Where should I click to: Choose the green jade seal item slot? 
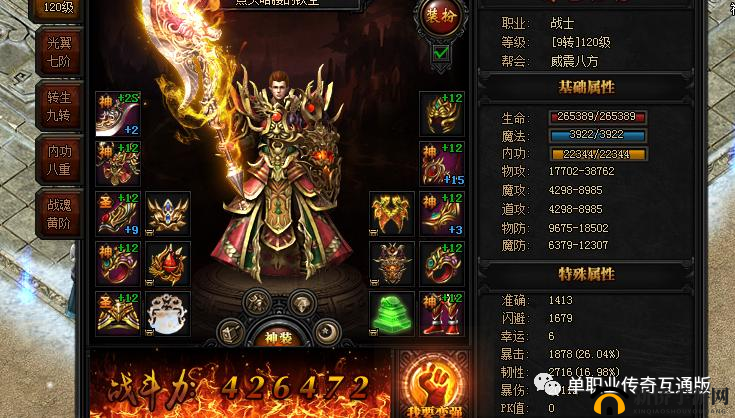(392, 312)
